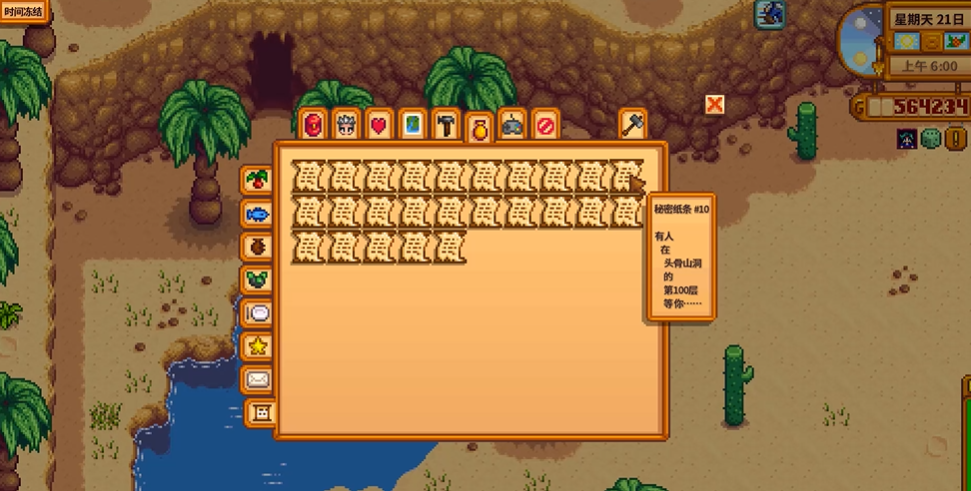
Task: Switch to the crafting hammer tab
Action: pos(445,125)
